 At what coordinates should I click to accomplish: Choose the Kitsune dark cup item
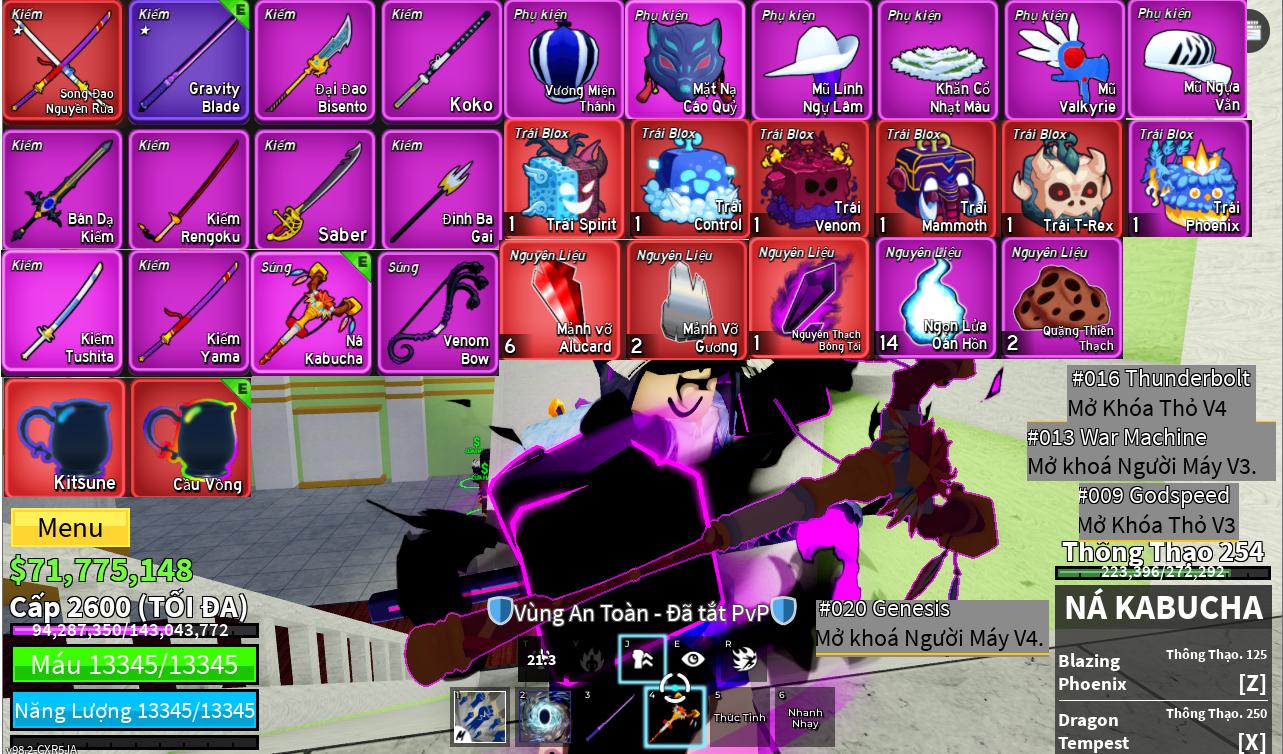pos(66,438)
